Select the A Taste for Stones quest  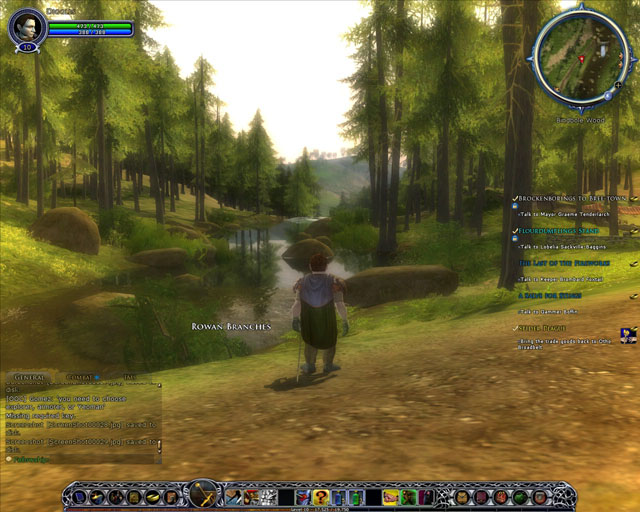(550, 295)
